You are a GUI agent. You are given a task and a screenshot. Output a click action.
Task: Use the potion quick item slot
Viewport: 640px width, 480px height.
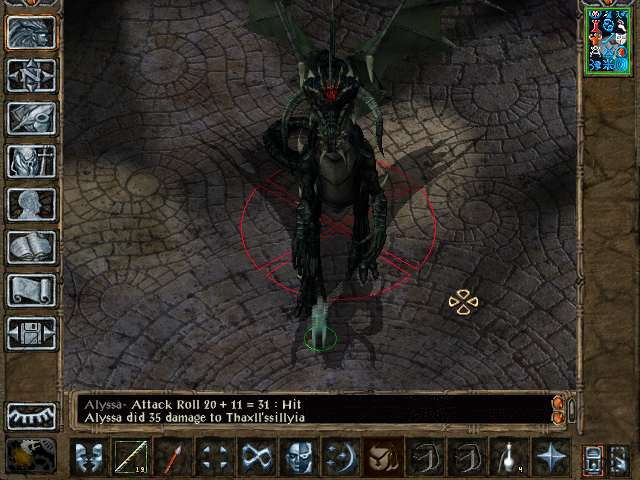pyautogui.click(x=508, y=458)
